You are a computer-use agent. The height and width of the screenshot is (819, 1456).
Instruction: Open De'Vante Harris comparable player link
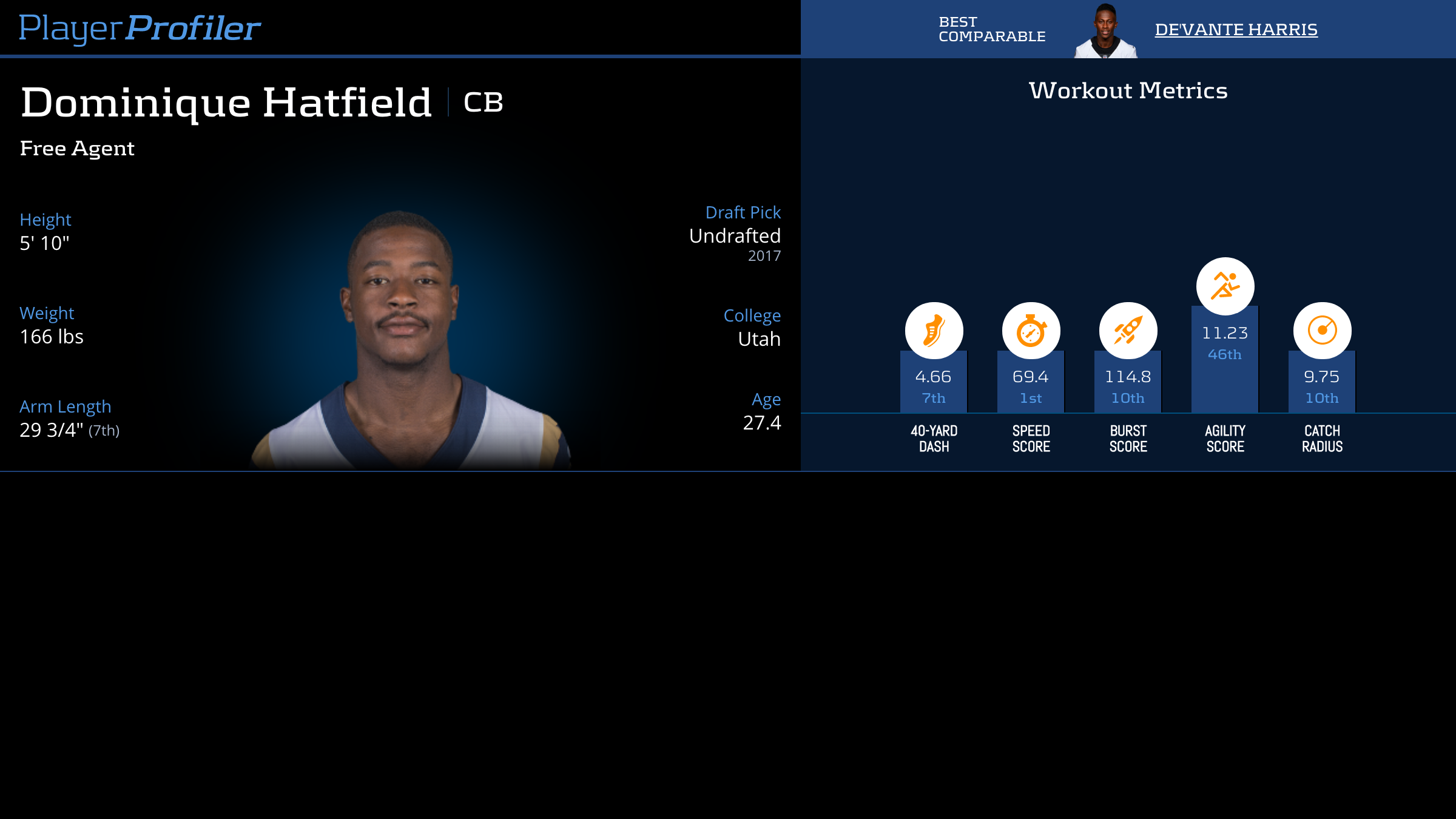(1236, 30)
